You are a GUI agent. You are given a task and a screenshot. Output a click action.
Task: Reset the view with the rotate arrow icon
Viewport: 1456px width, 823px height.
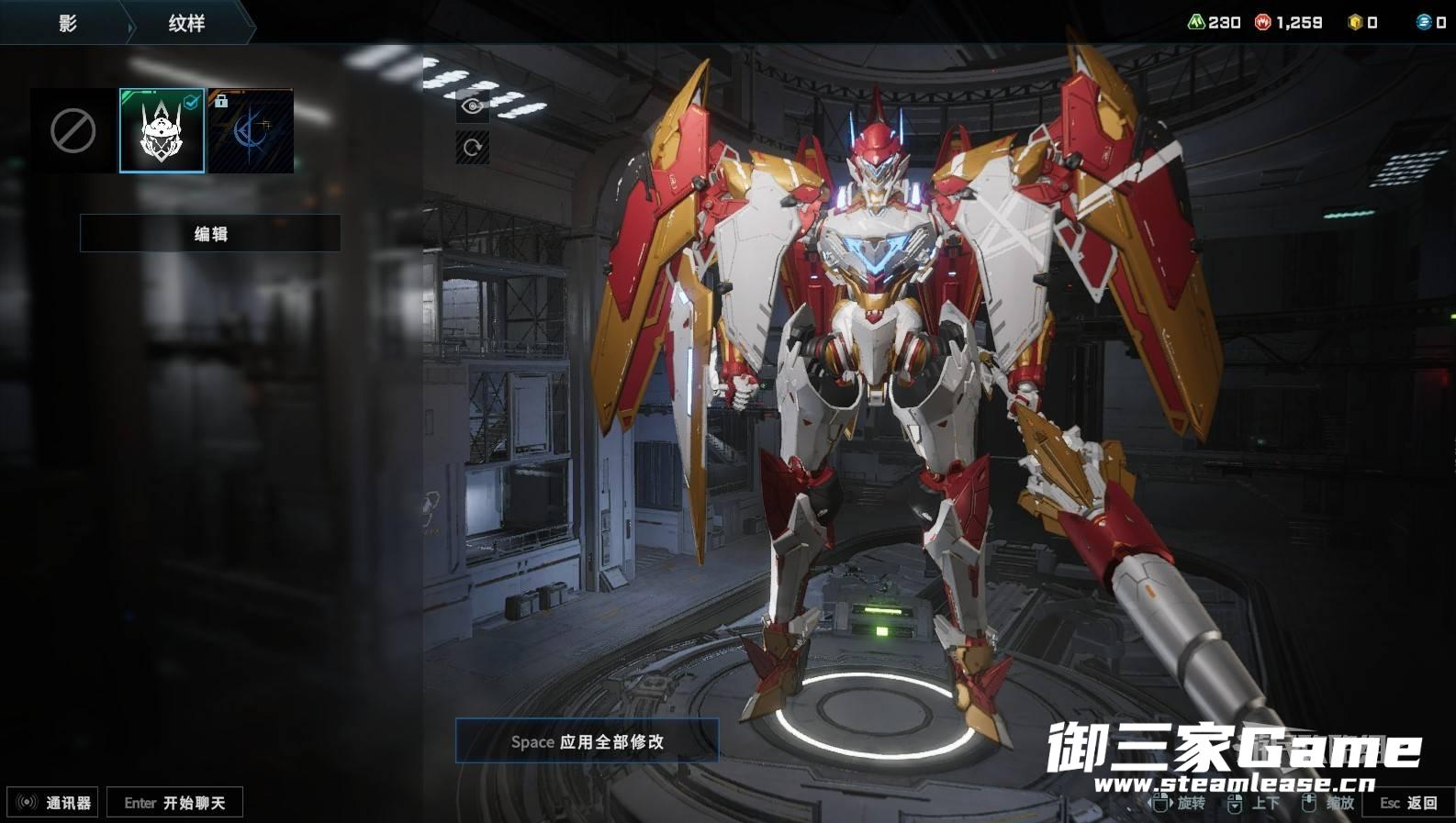[x=473, y=147]
